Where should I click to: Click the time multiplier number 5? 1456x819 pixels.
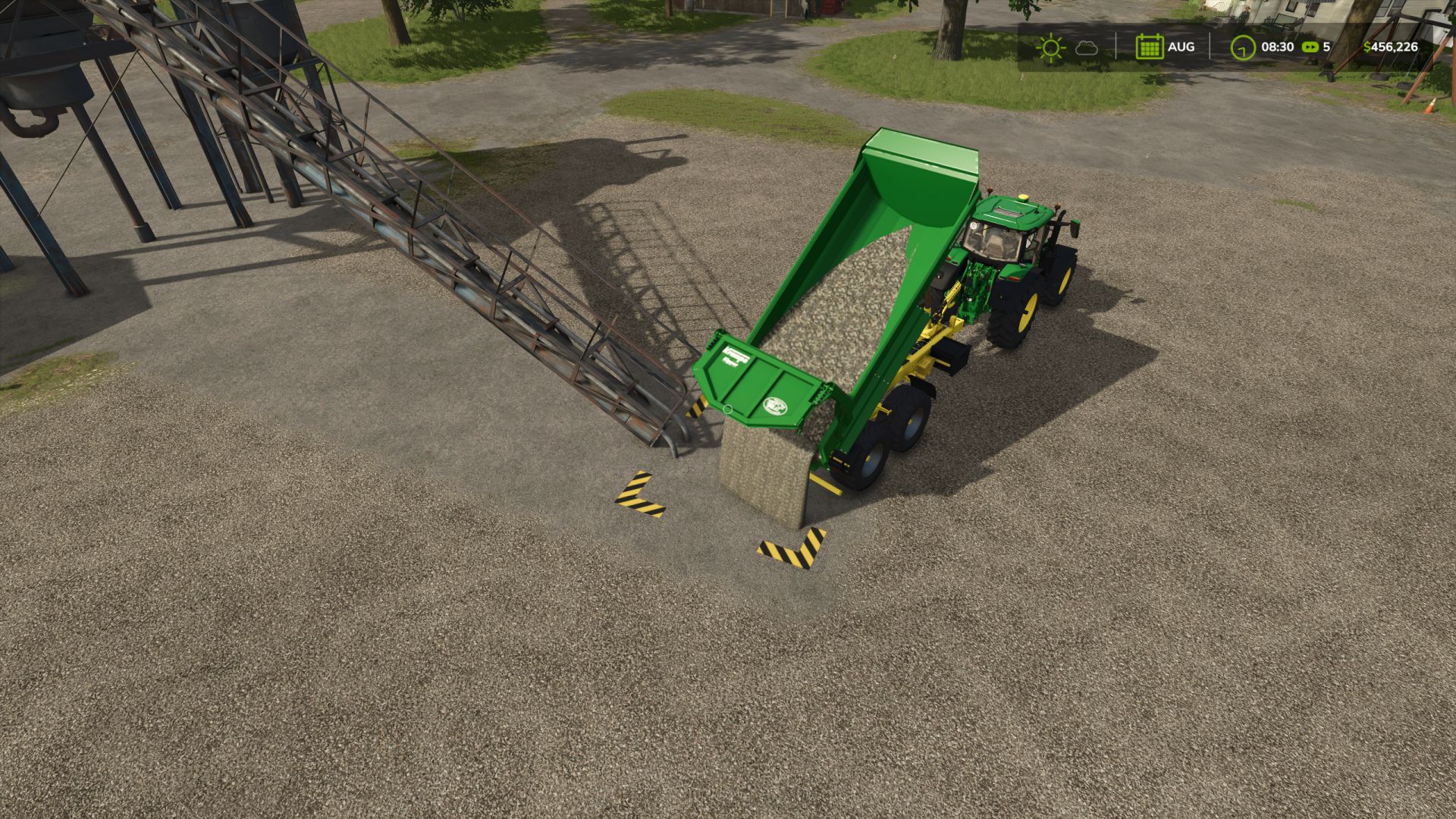tap(1326, 46)
